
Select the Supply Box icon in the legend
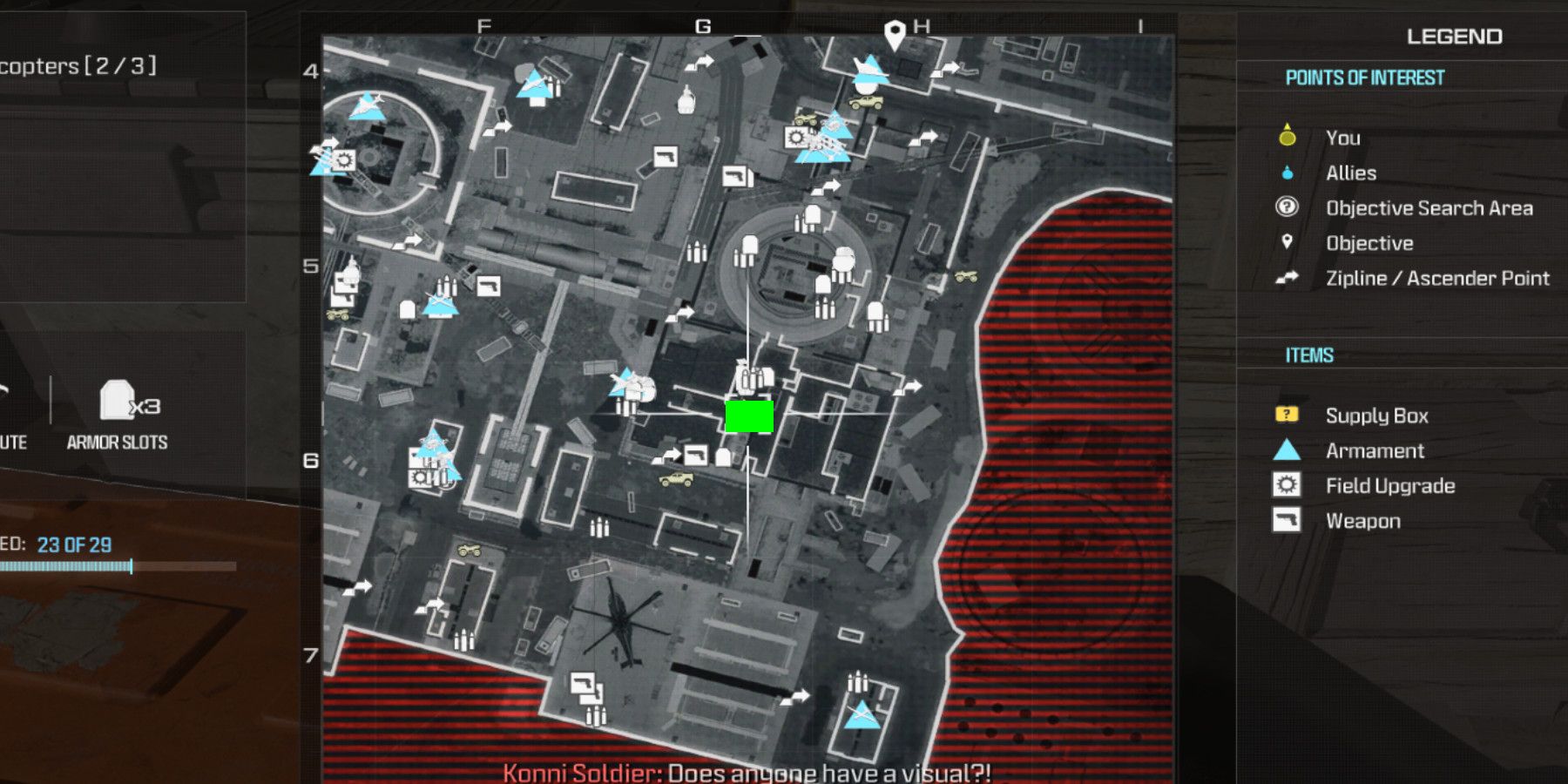point(1288,416)
